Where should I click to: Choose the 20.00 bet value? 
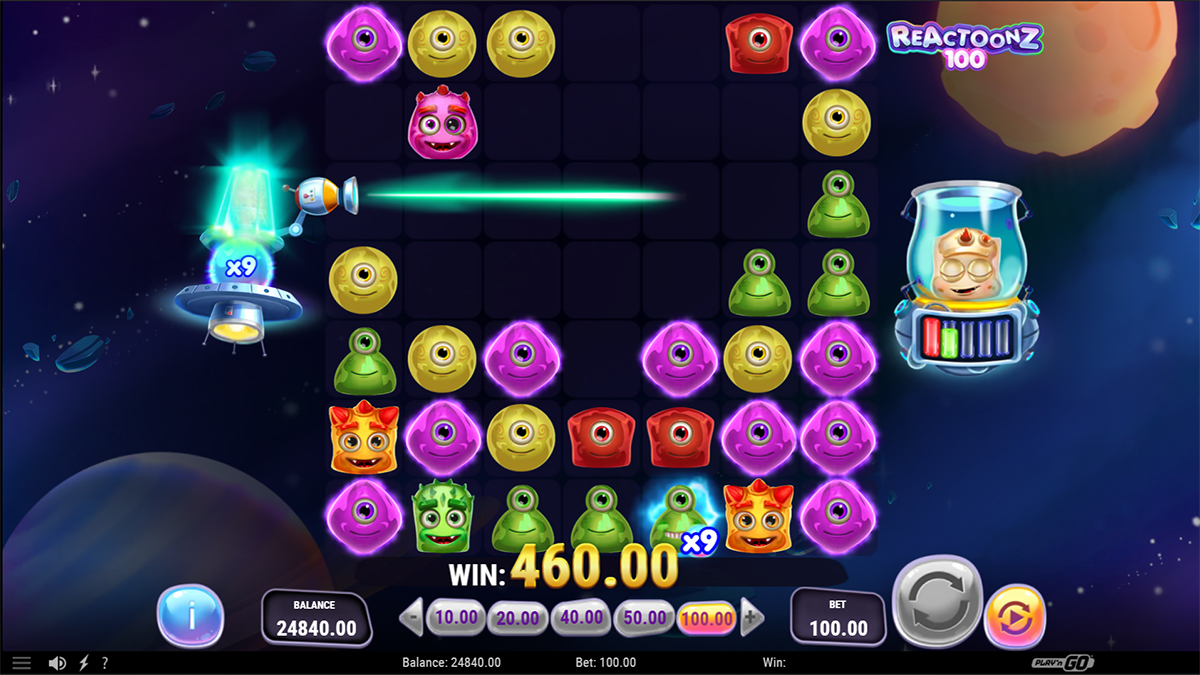pyautogui.click(x=518, y=617)
